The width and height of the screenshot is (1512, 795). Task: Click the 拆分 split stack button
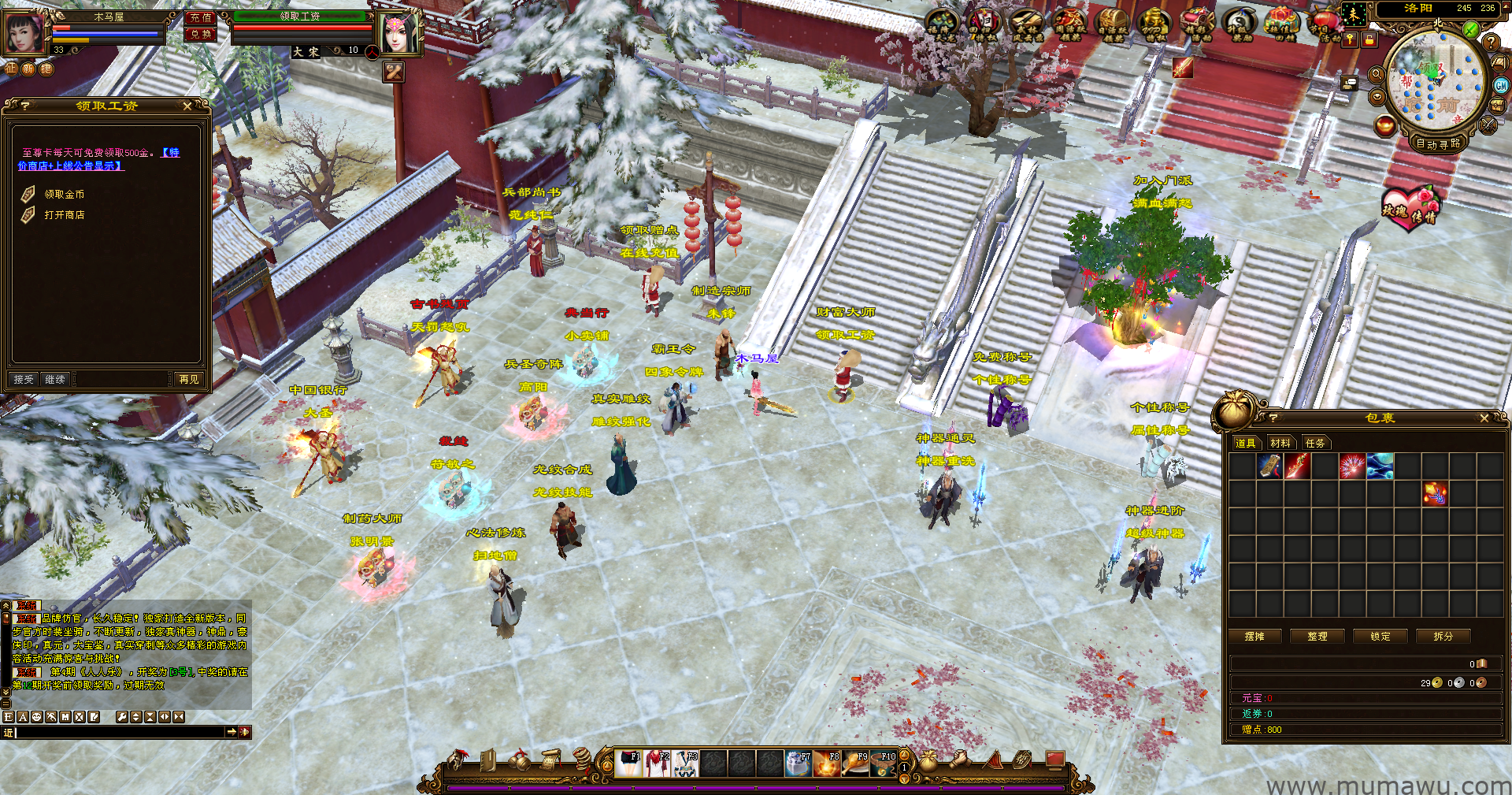tap(1443, 637)
